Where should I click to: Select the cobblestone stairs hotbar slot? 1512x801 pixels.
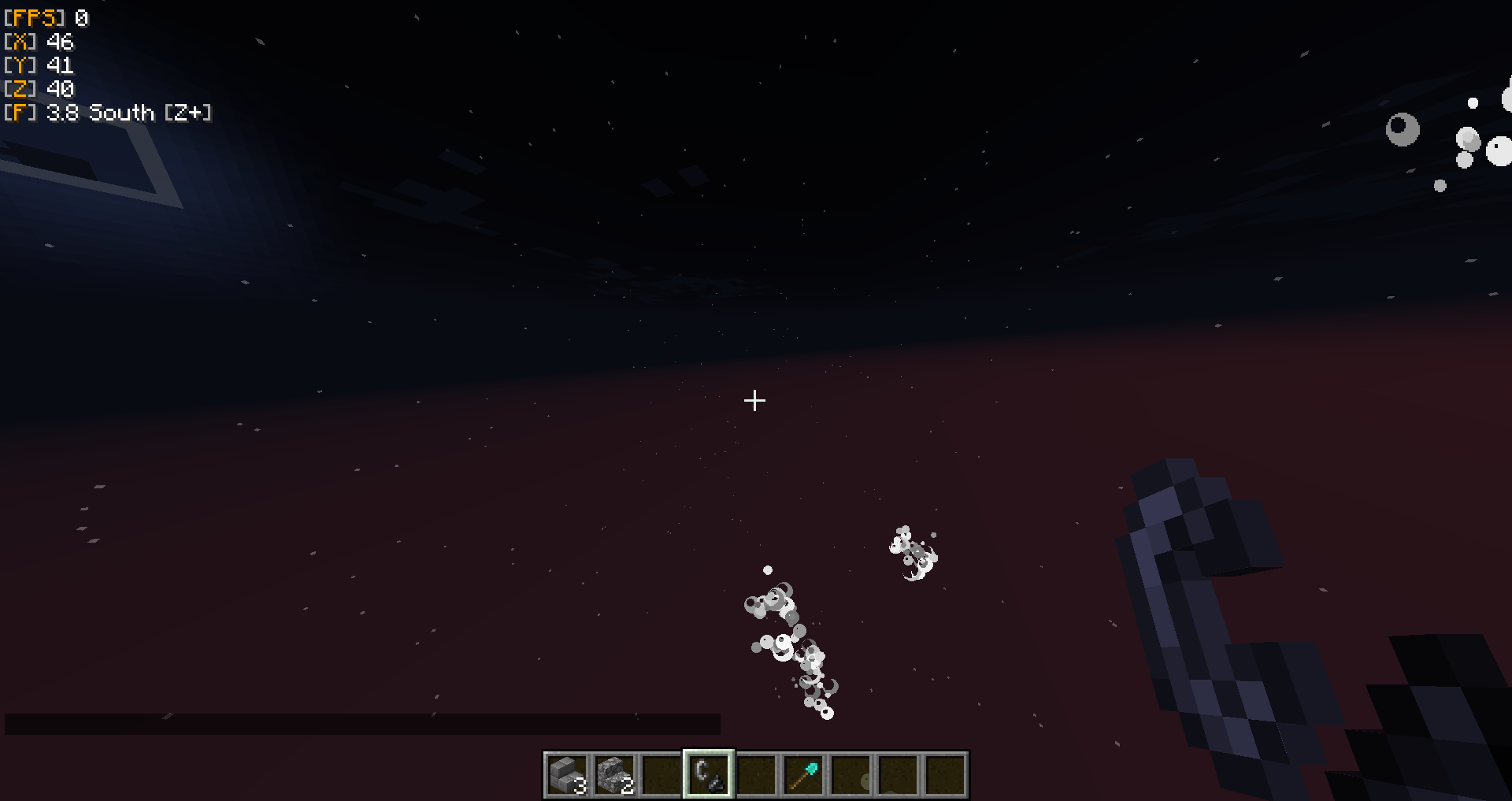click(614, 775)
